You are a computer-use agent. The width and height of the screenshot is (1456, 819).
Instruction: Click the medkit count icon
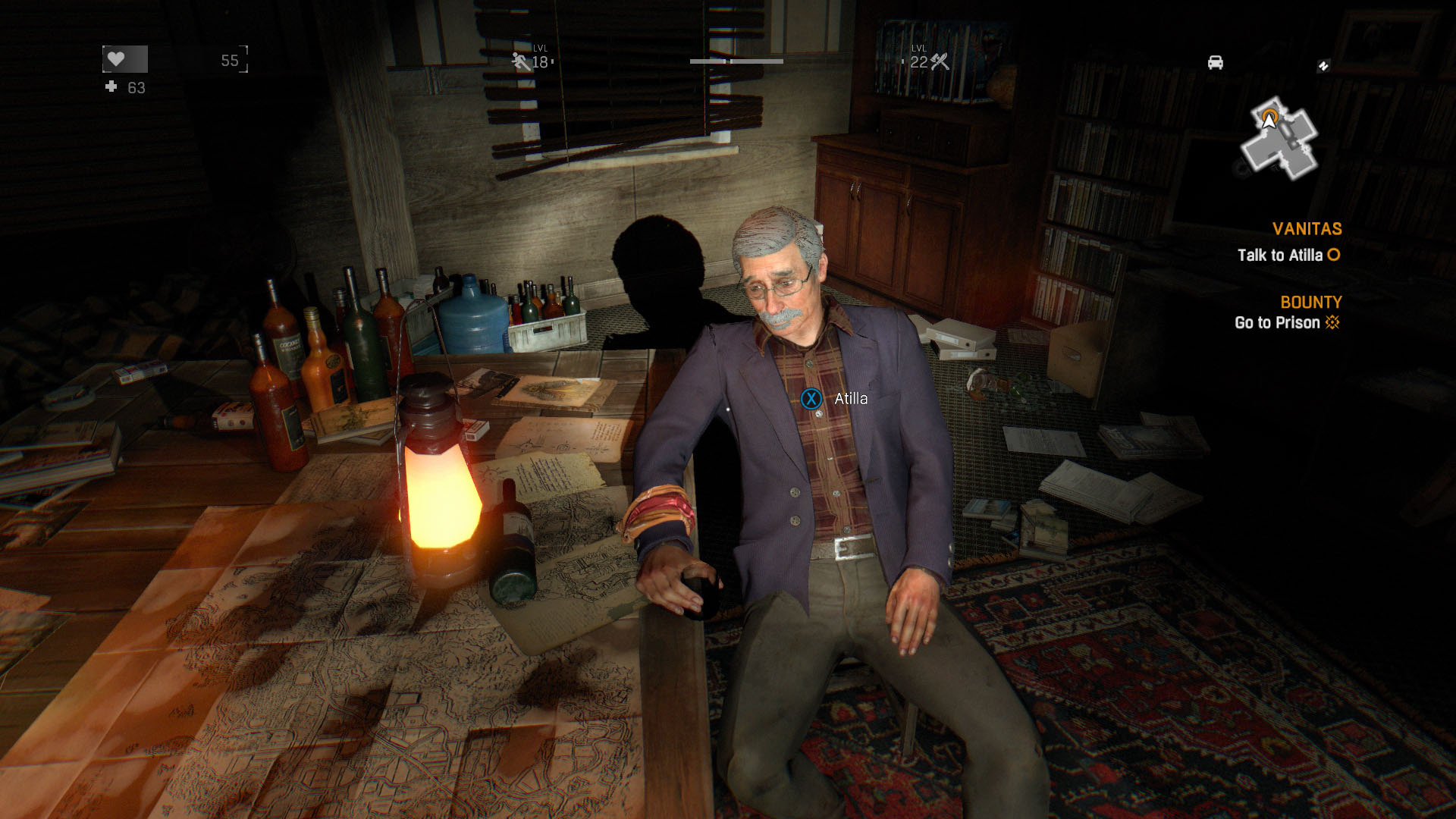(x=111, y=87)
